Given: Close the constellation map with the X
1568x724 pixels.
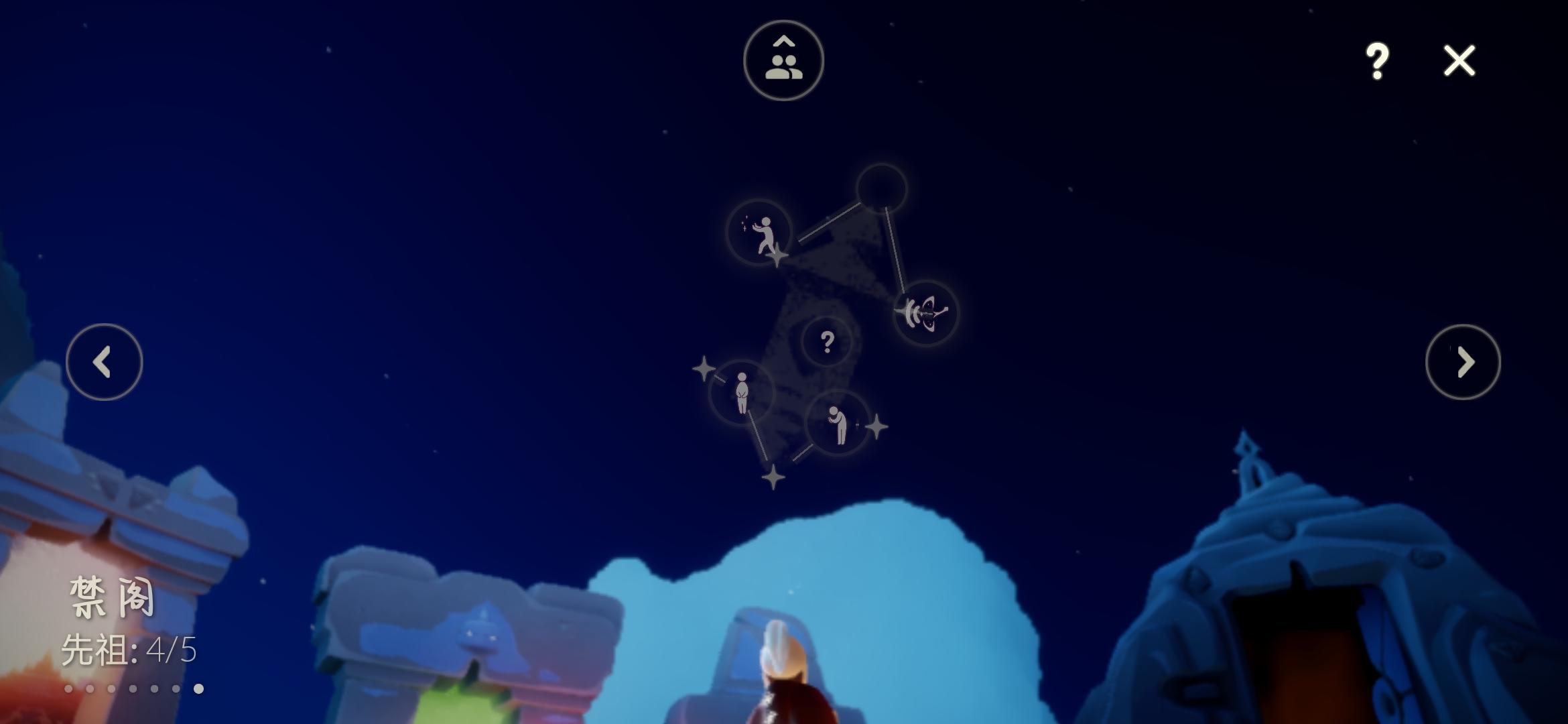Looking at the screenshot, I should [1459, 60].
